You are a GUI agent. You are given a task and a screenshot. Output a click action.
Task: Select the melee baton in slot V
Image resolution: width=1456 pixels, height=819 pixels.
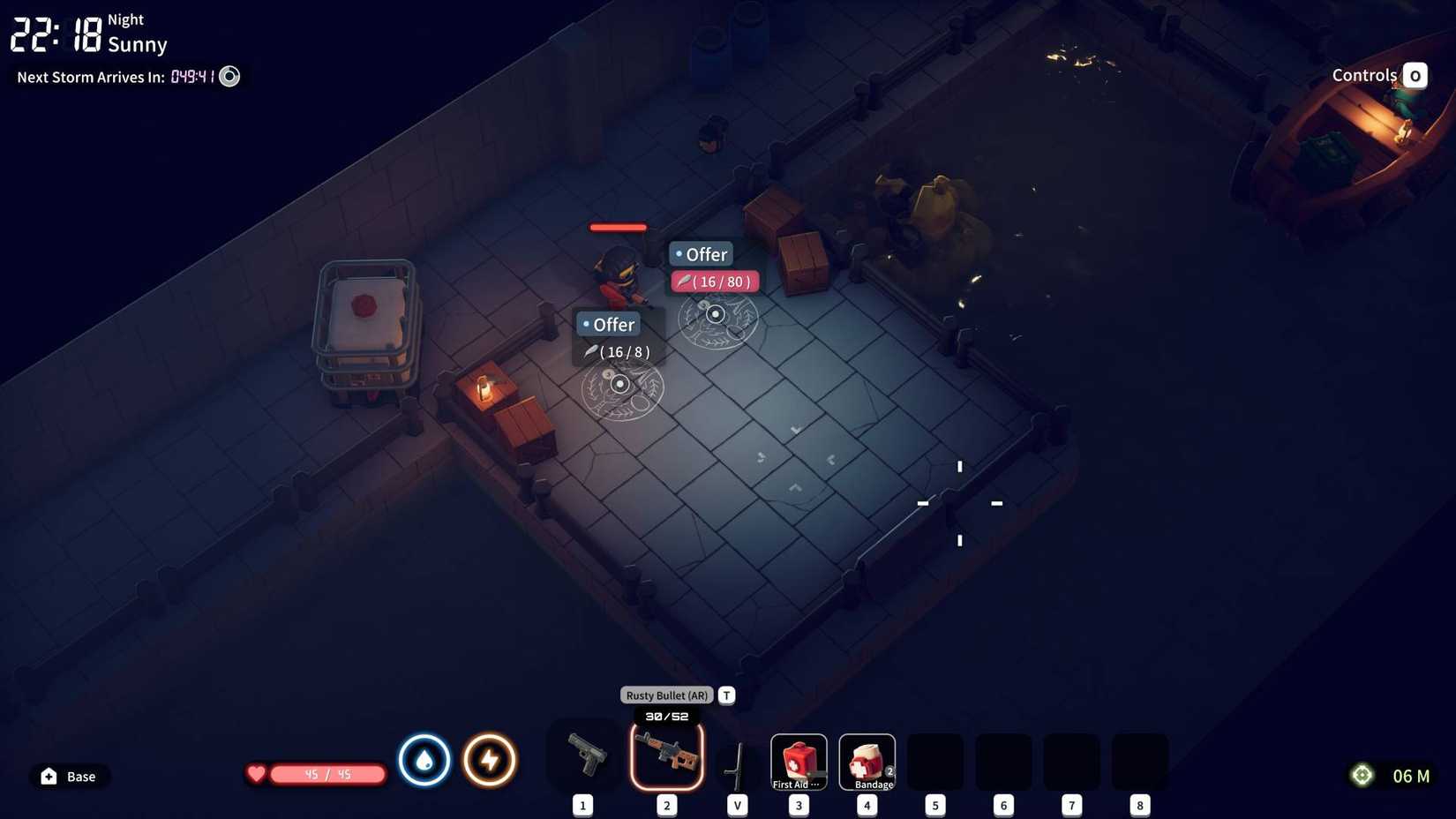[x=735, y=759]
